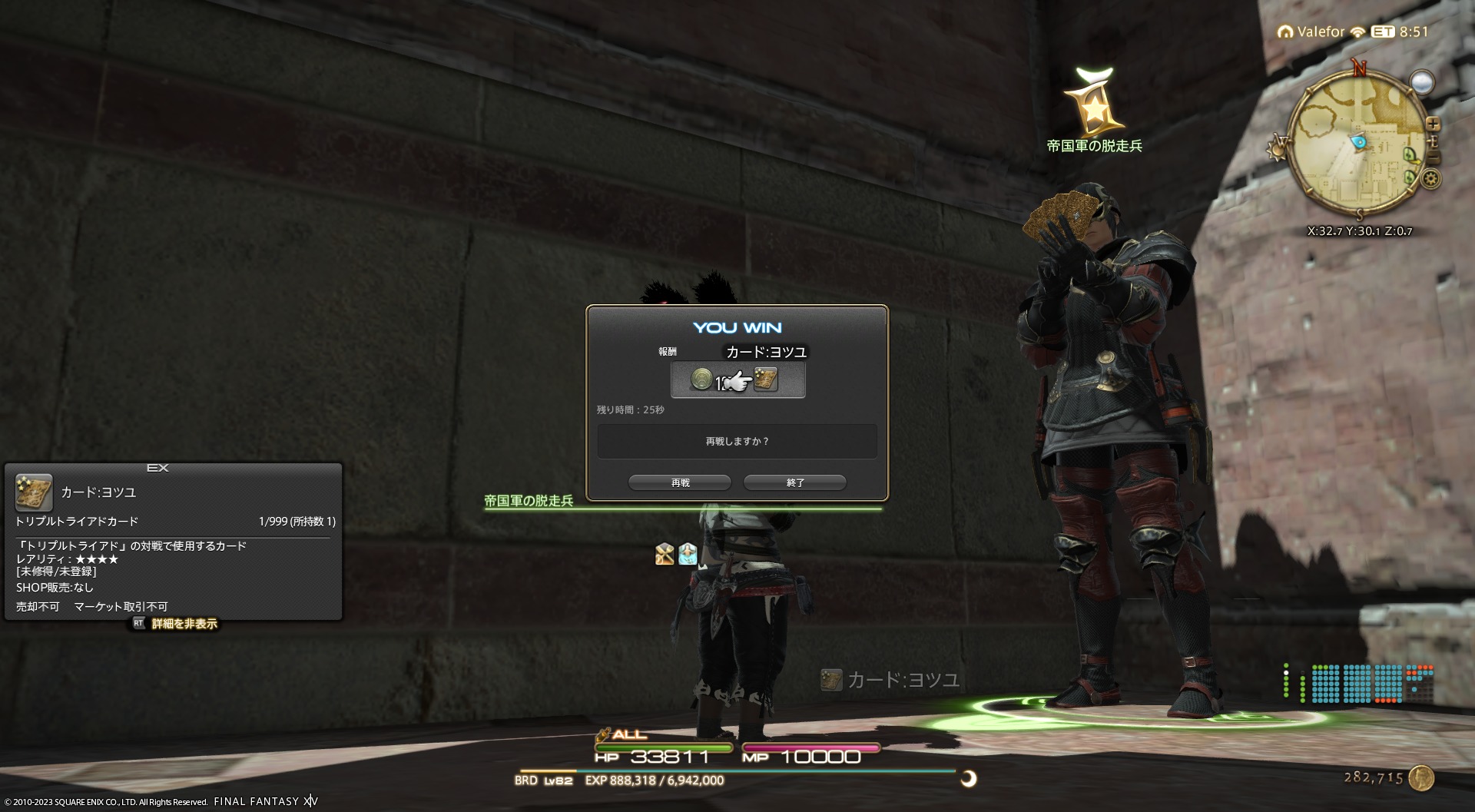The image size is (1475, 812).
Task: Zoom in the minimap with plus button
Action: click(1433, 124)
